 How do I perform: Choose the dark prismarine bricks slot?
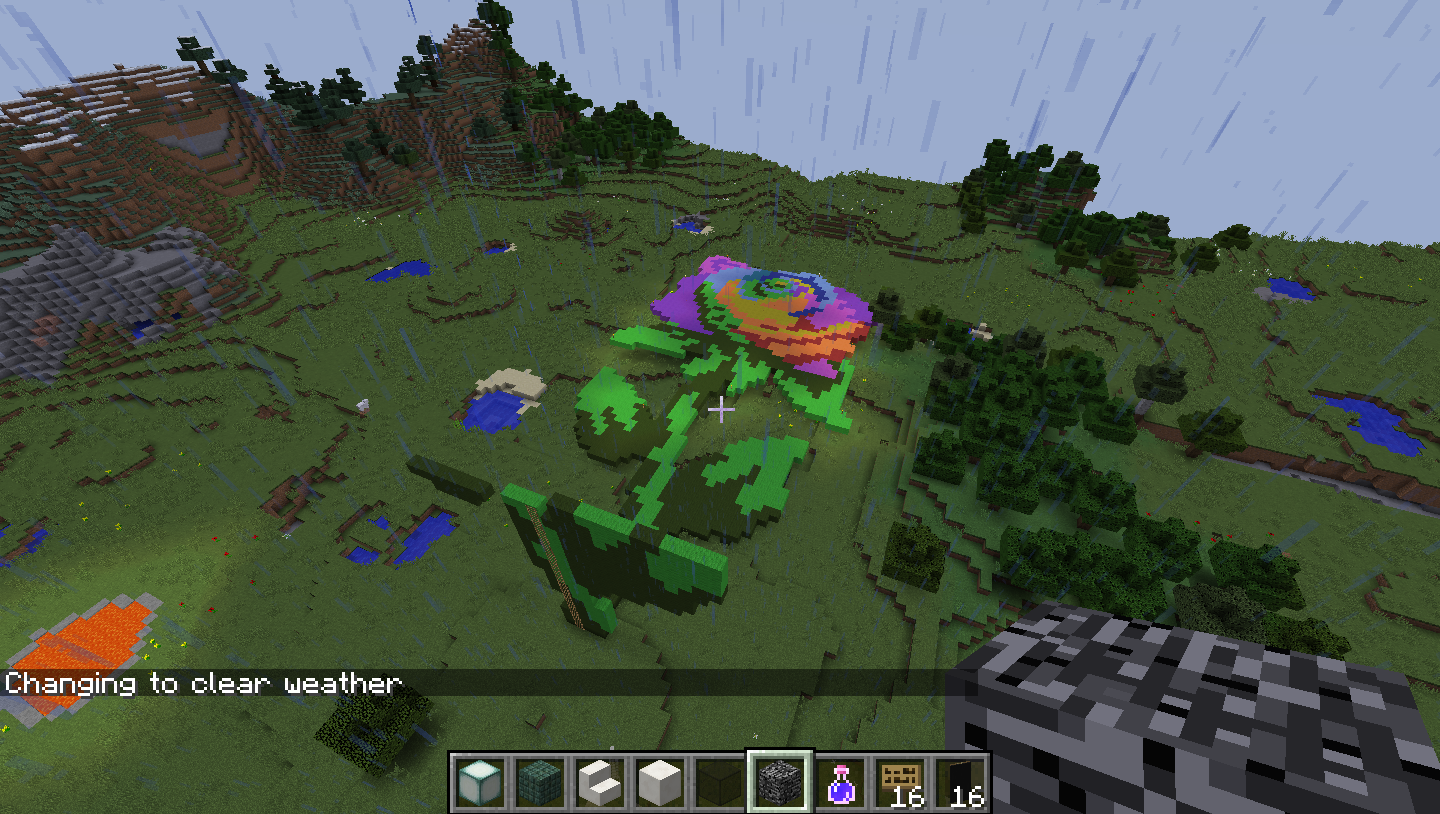[x=539, y=782]
